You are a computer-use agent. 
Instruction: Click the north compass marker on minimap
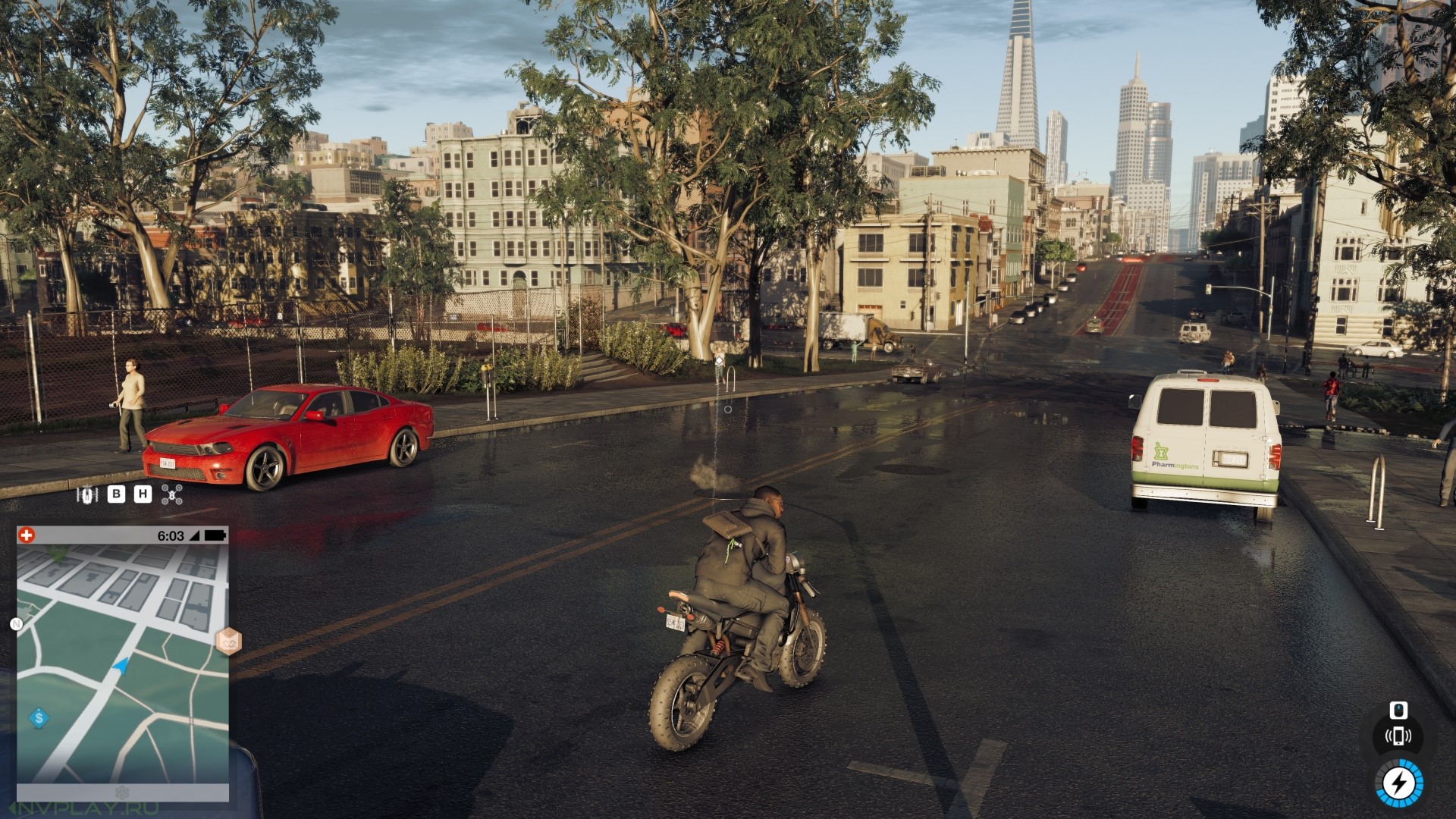16,624
